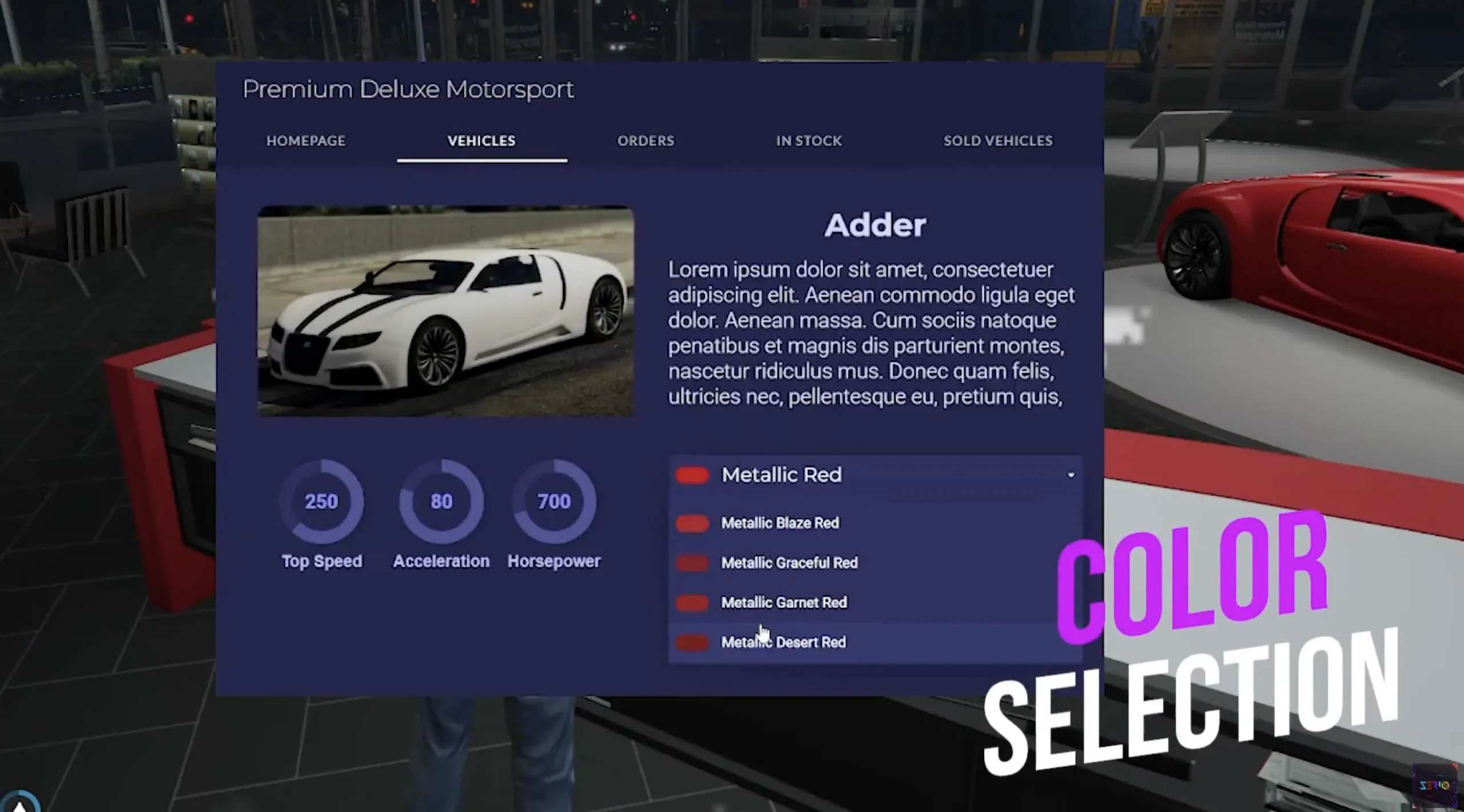Click the Horsepower gauge showing 700
The image size is (1464, 812).
pyautogui.click(x=554, y=501)
